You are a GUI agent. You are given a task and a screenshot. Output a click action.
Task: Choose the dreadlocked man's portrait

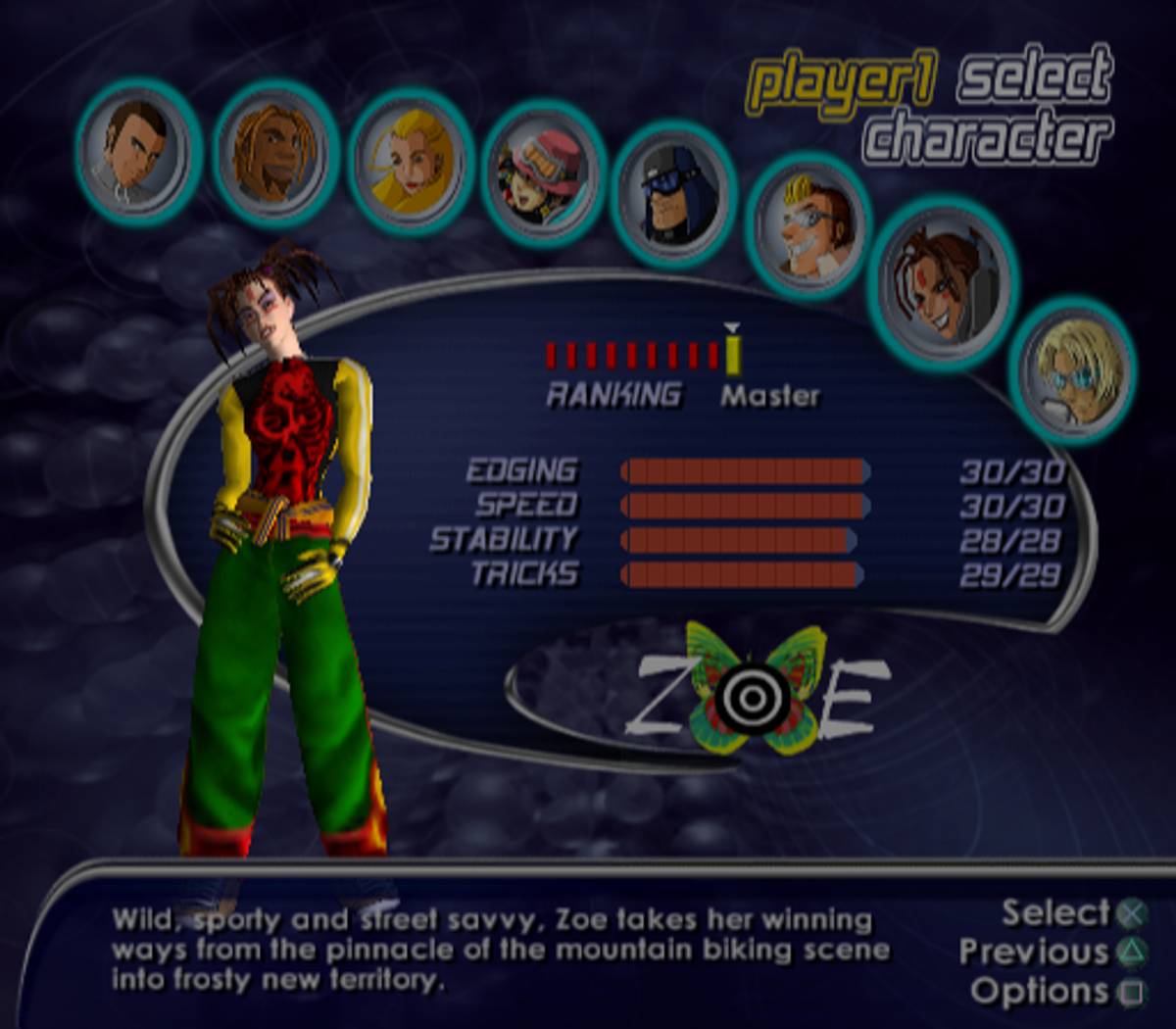(x=274, y=154)
